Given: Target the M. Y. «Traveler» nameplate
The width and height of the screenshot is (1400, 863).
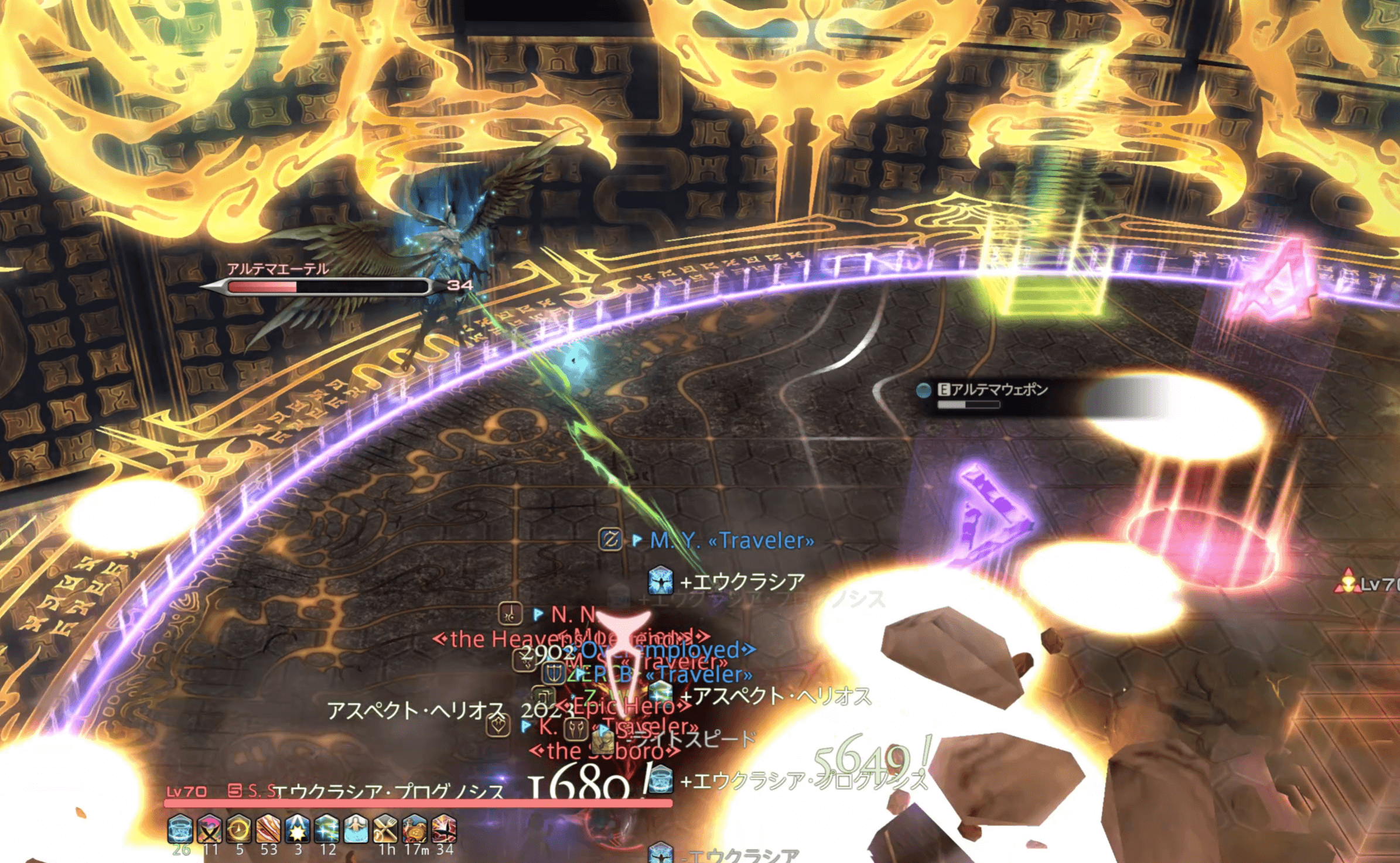Looking at the screenshot, I should 732,540.
